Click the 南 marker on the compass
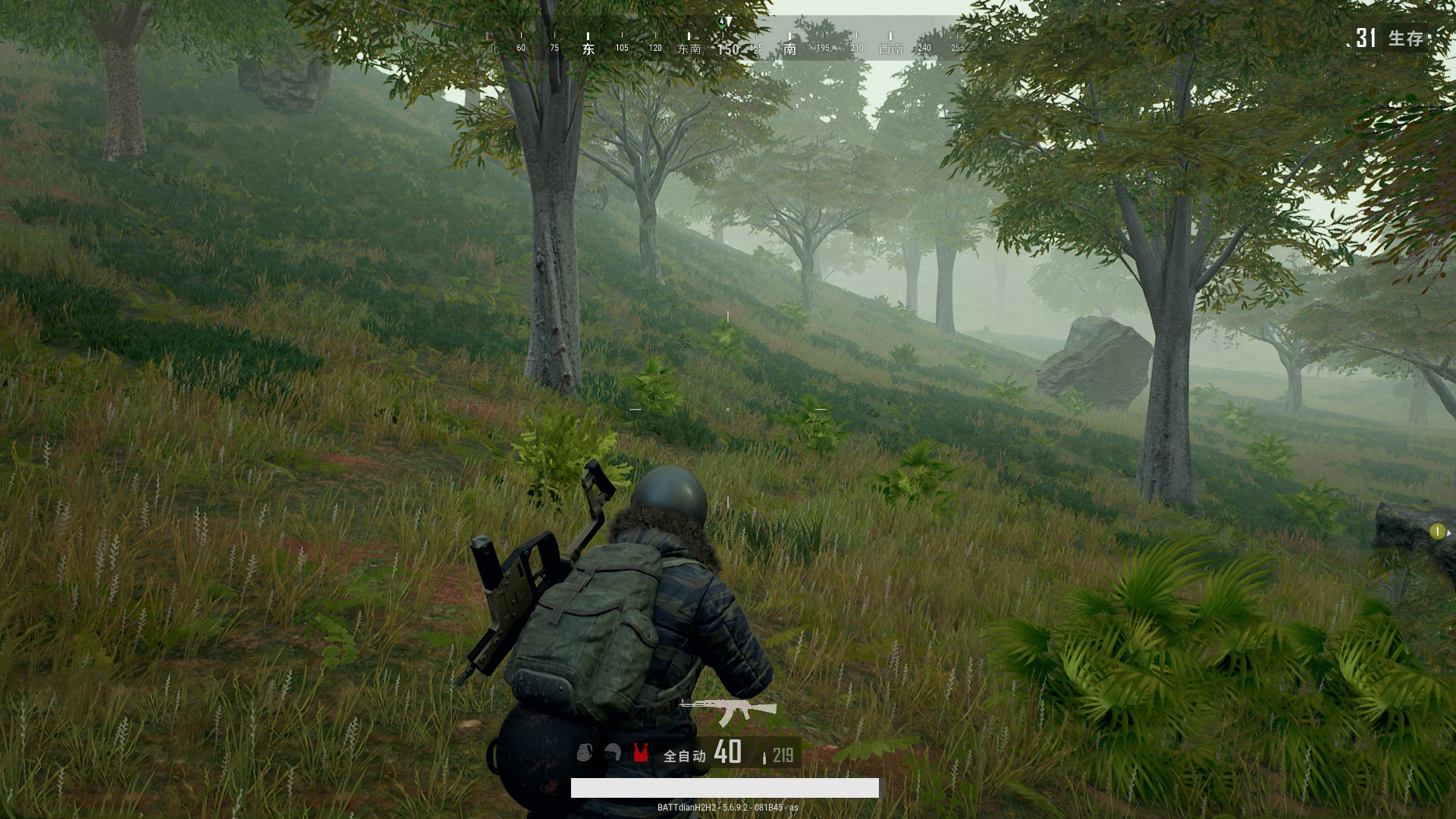Screen dimensions: 1456x819 coord(790,49)
